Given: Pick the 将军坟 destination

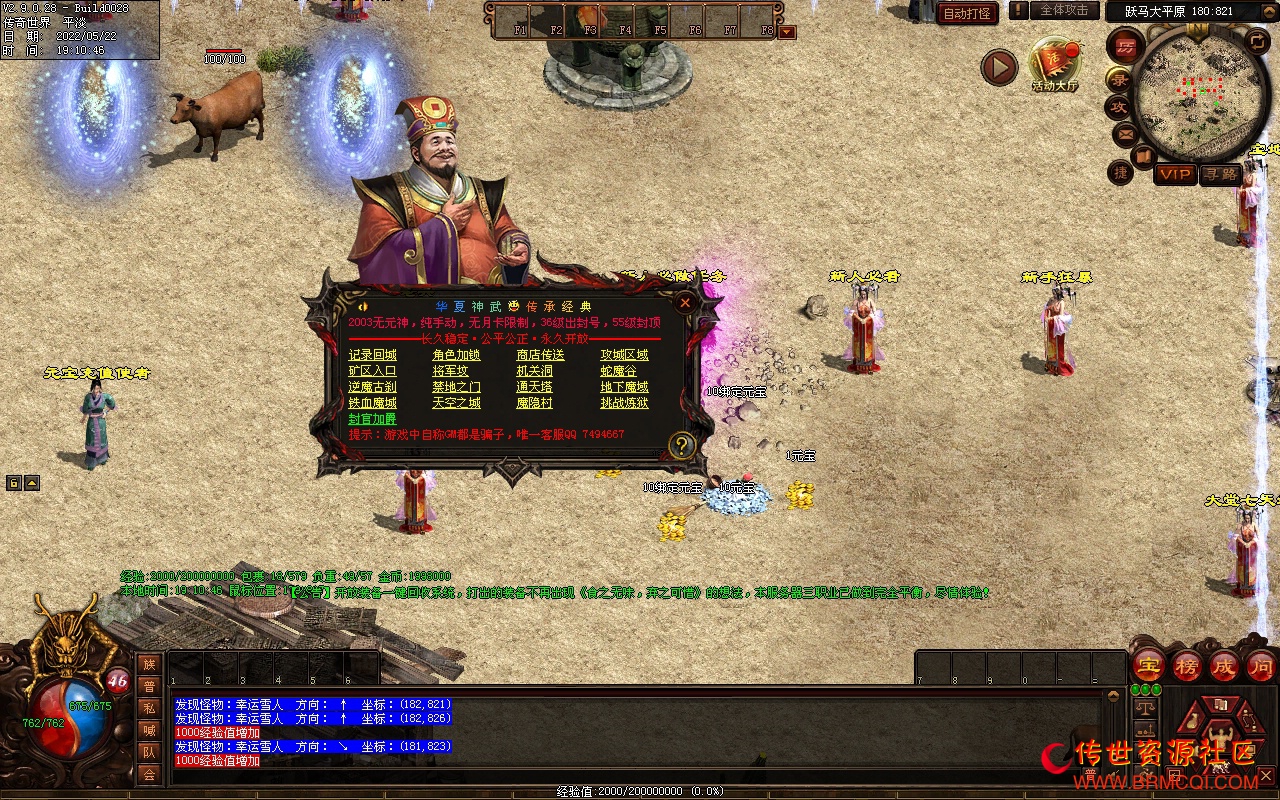Looking at the screenshot, I should click(x=450, y=371).
